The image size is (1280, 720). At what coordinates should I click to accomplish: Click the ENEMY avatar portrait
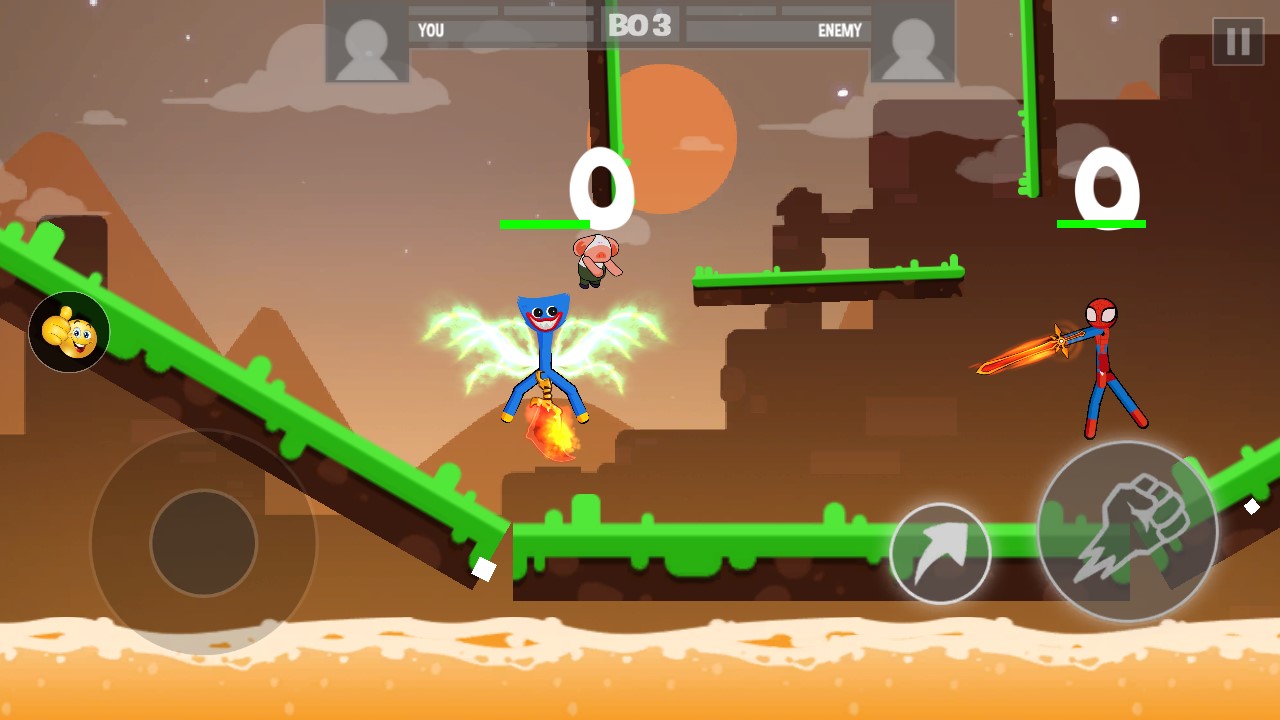pos(912,42)
